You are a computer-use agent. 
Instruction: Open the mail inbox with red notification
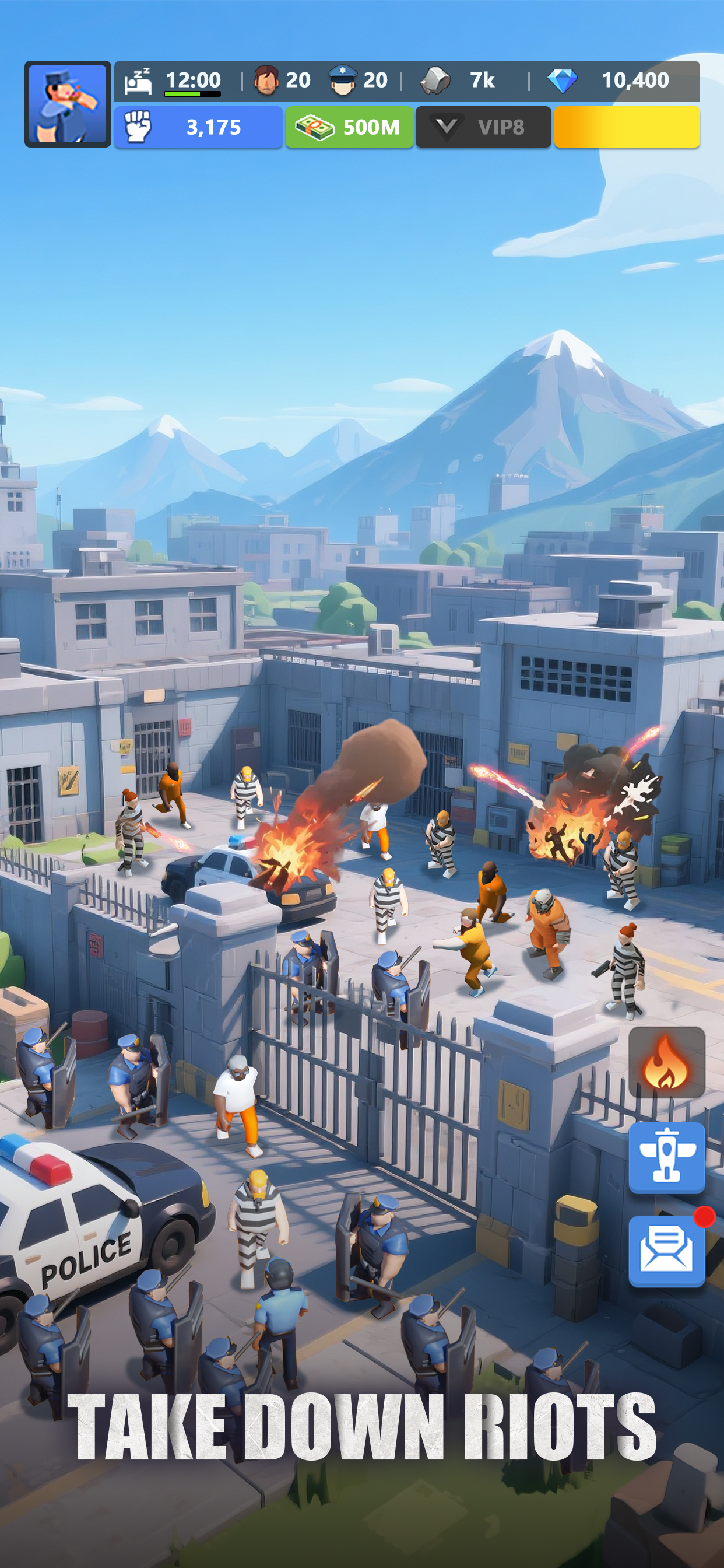pos(666,1249)
